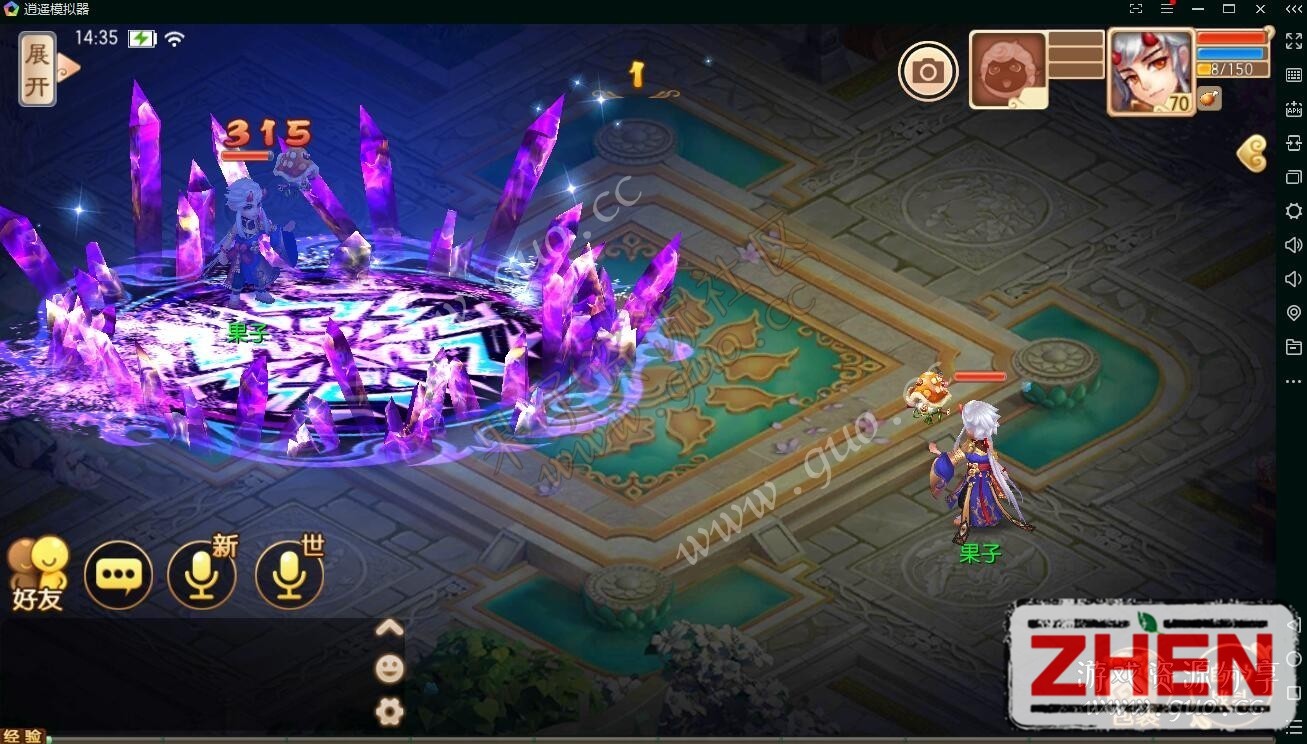Take a screenshot with the camera button
Viewport: 1307px width, 744px height.
[928, 71]
